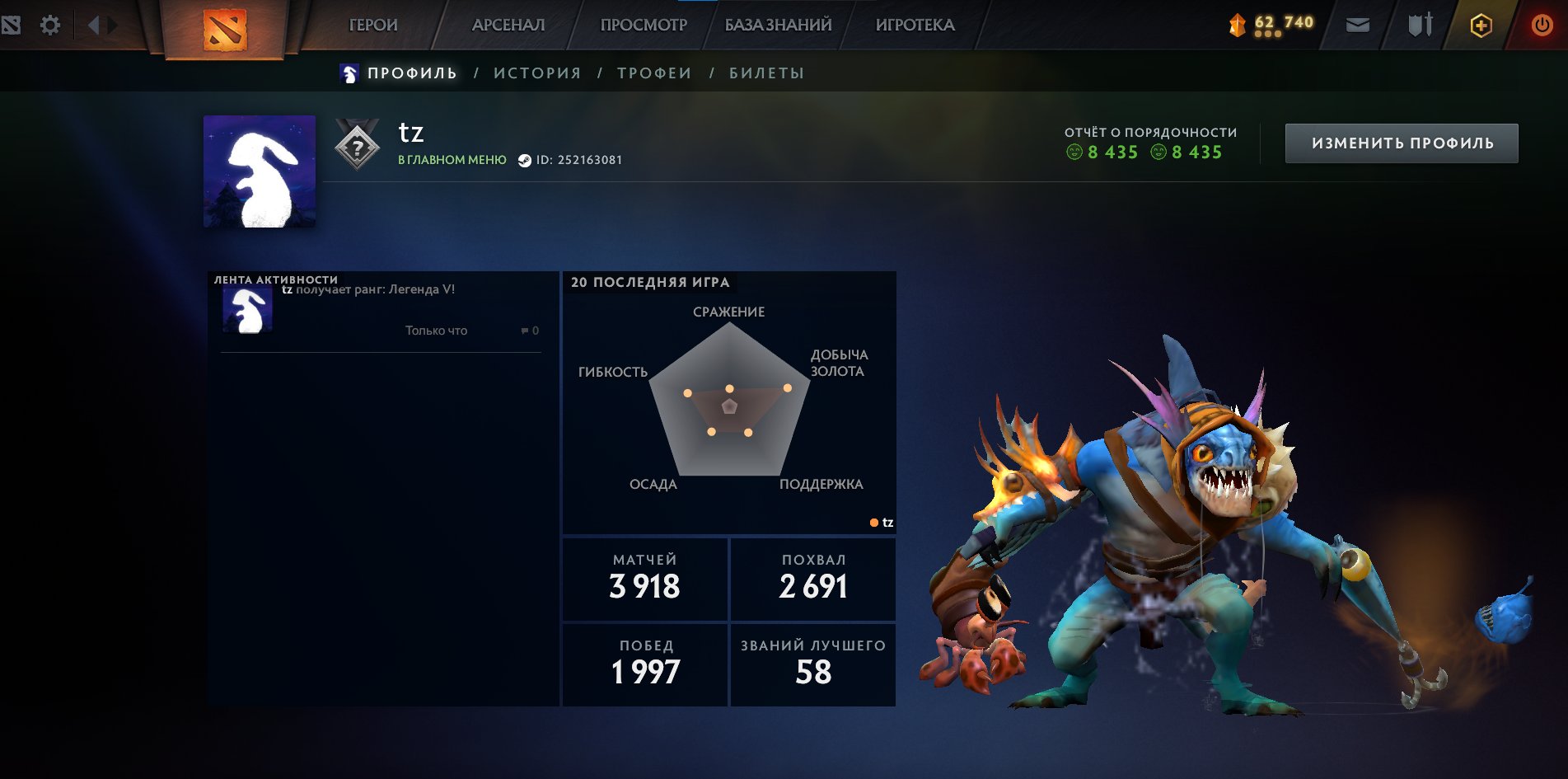
Task: Open the activity feed item about Легенда V rank
Action: coord(369,290)
